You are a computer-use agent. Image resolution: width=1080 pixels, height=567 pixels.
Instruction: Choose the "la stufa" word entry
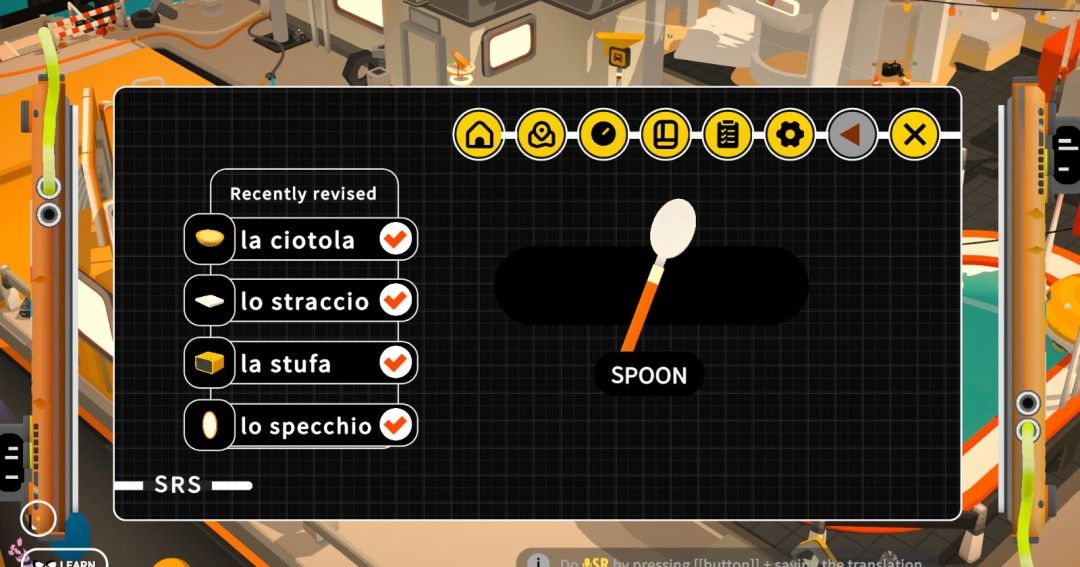click(285, 363)
